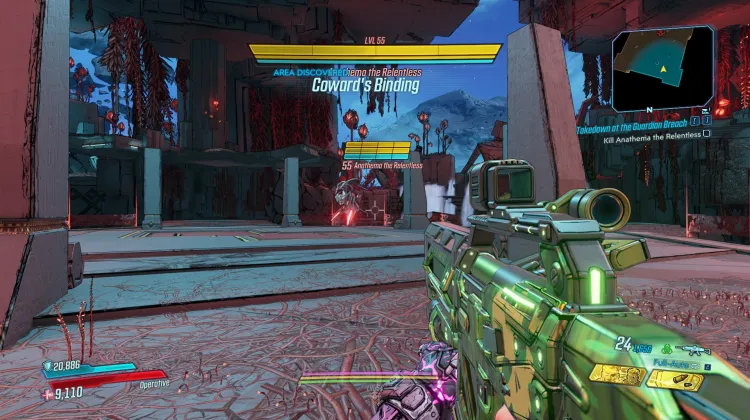The width and height of the screenshot is (750, 420).
Task: Select the equipped assault rifle weapon icon
Action: [692, 350]
